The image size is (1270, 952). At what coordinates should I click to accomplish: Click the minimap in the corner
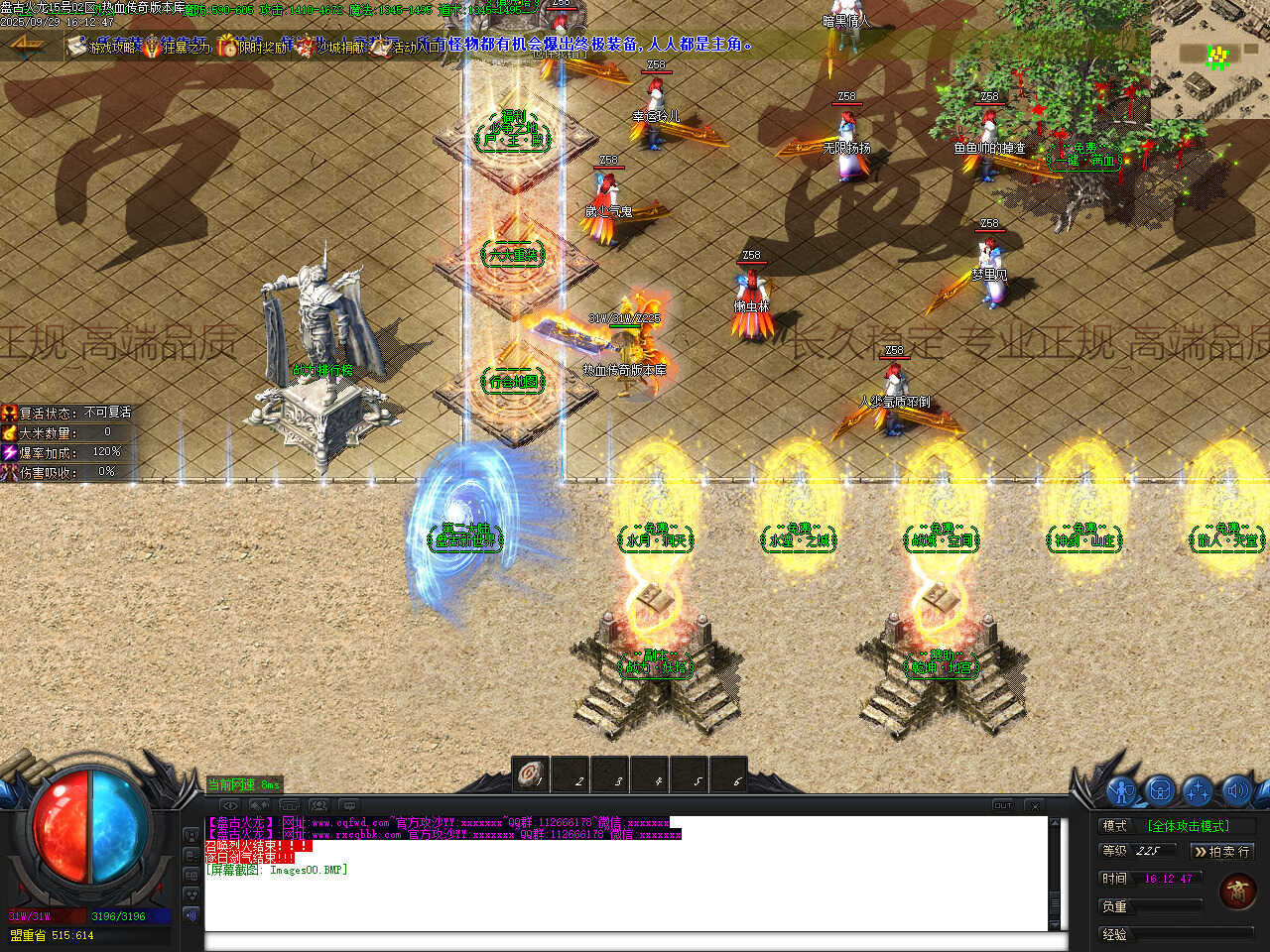click(x=1210, y=59)
